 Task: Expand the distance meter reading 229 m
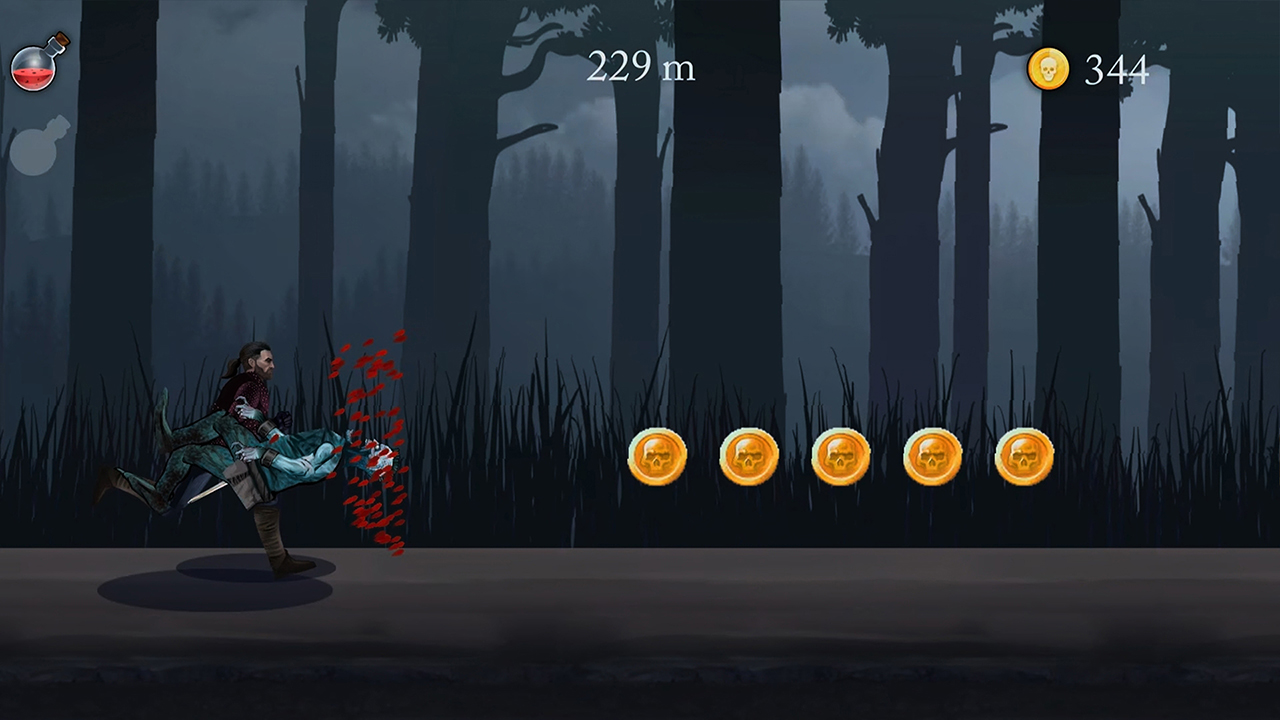pos(640,68)
